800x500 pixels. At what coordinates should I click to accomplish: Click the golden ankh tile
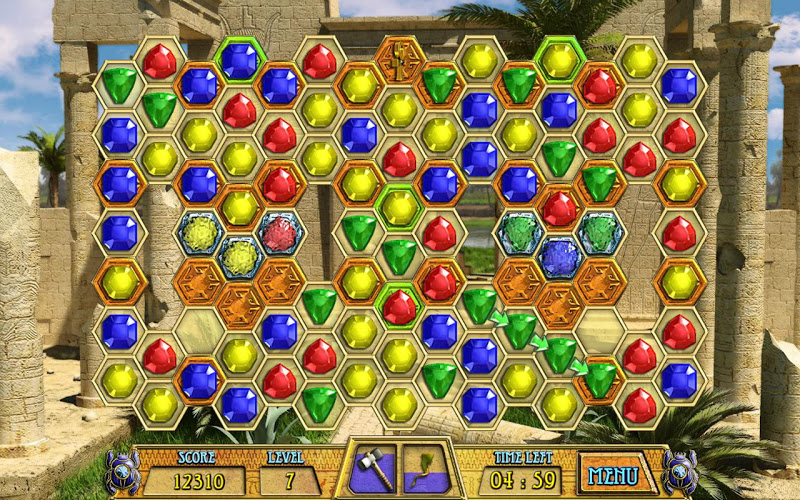(399, 58)
